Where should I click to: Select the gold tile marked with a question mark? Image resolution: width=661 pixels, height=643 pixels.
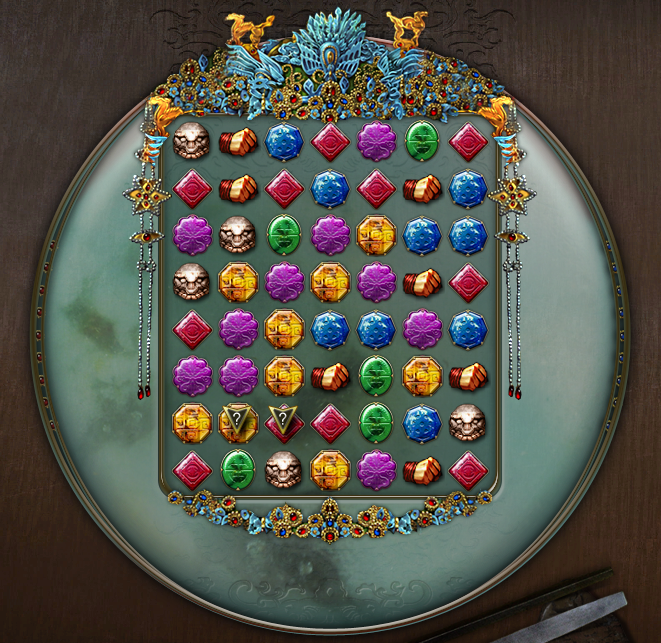coord(238,422)
